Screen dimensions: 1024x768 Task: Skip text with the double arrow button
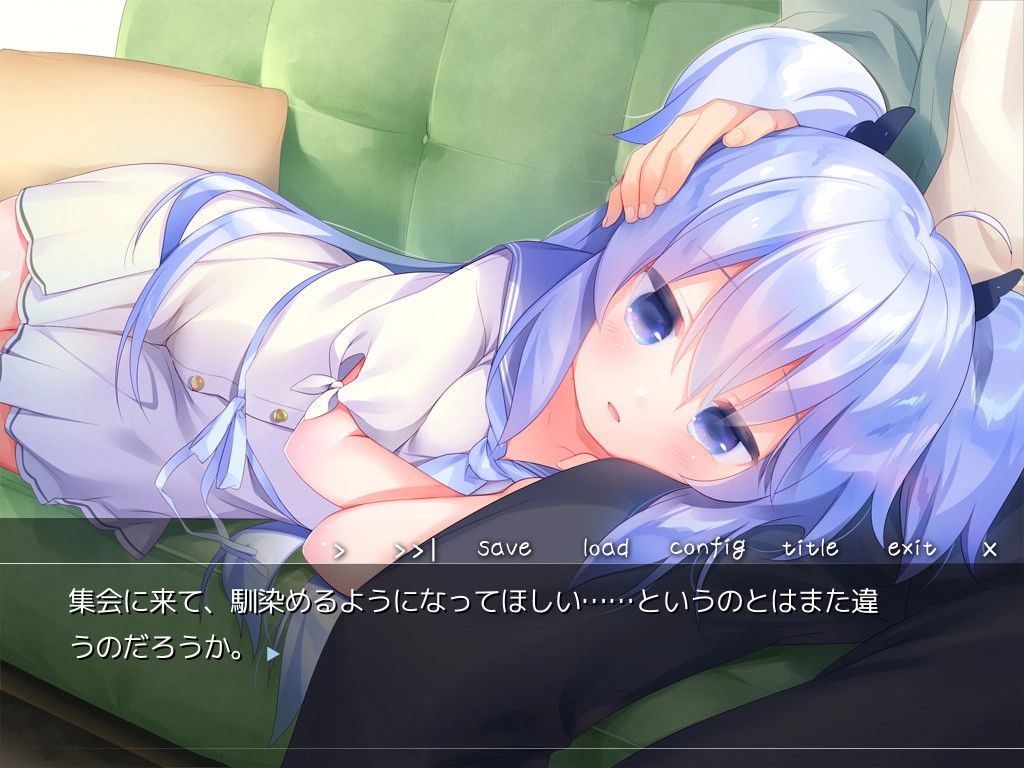[415, 549]
